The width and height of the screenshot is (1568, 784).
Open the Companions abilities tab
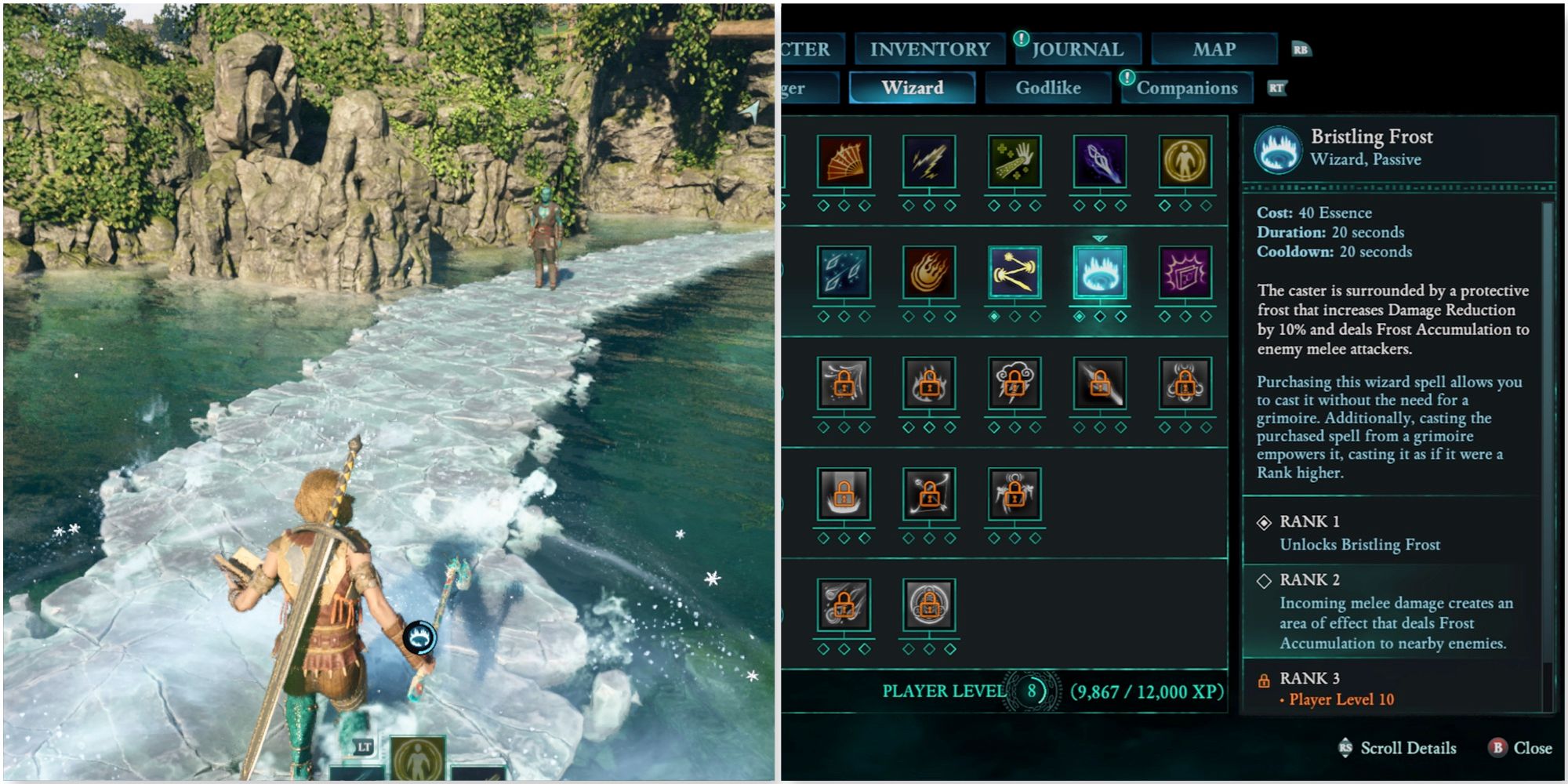click(x=1187, y=88)
